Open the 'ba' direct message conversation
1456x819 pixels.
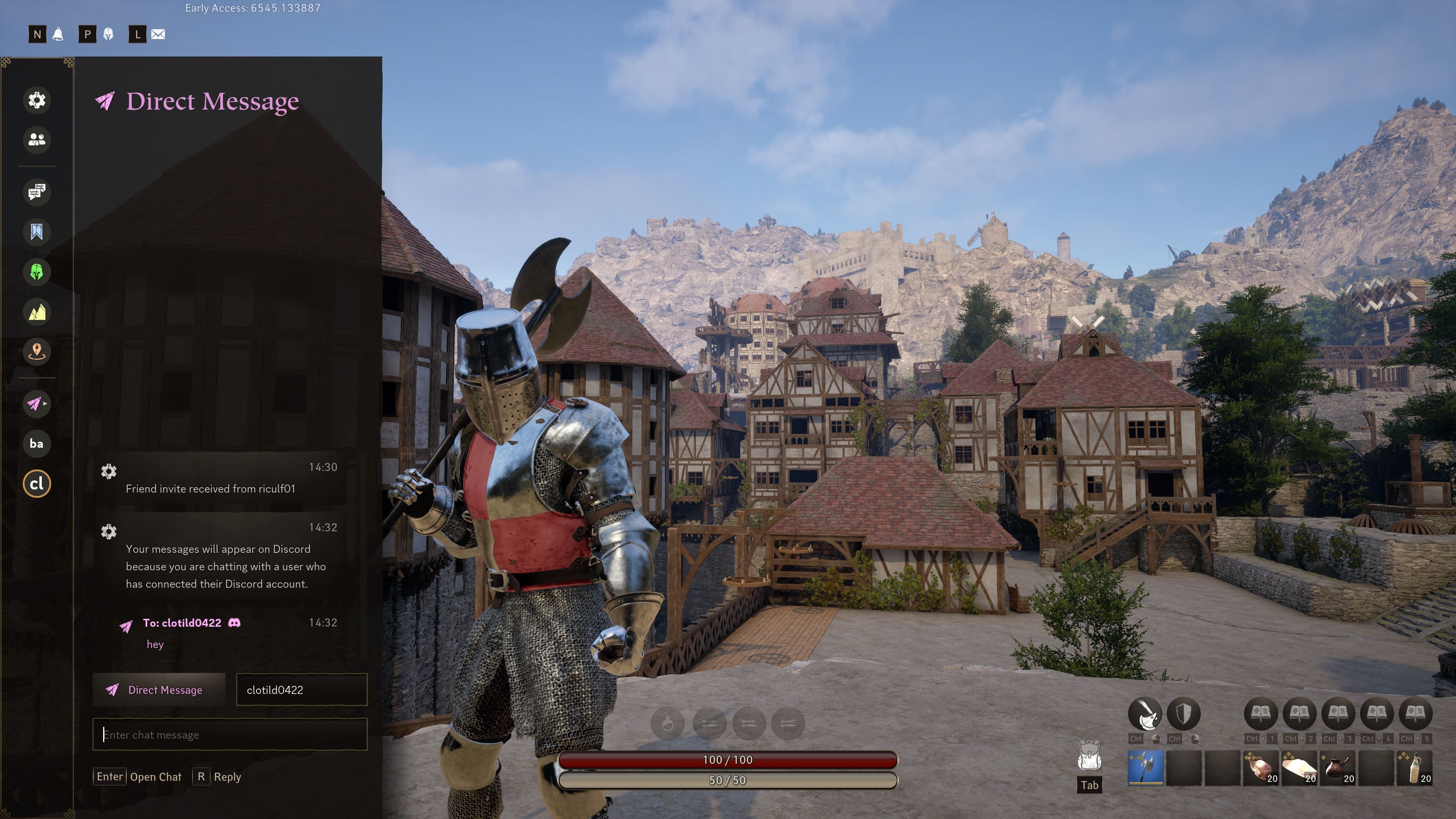coord(37,444)
